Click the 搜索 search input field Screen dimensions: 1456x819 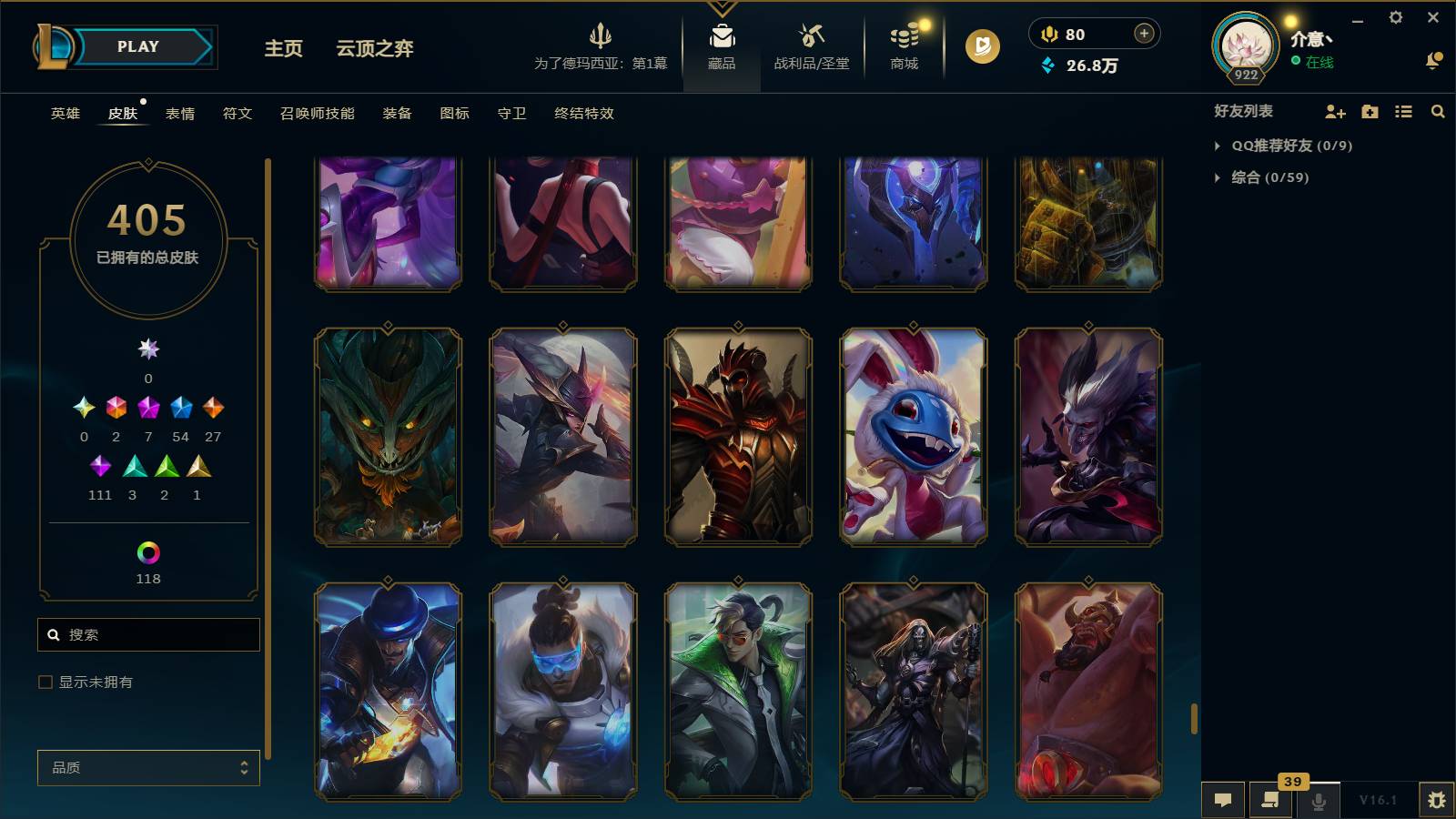pyautogui.click(x=147, y=634)
